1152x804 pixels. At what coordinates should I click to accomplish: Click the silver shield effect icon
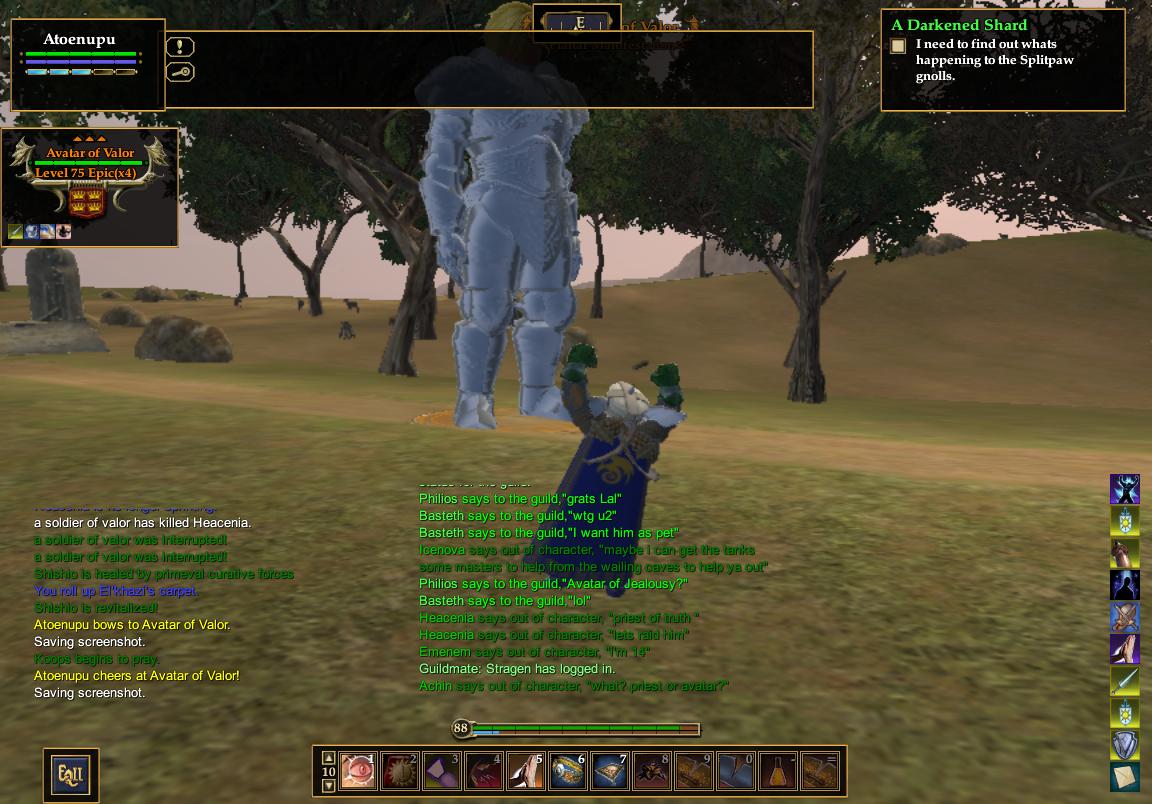(x=1125, y=745)
